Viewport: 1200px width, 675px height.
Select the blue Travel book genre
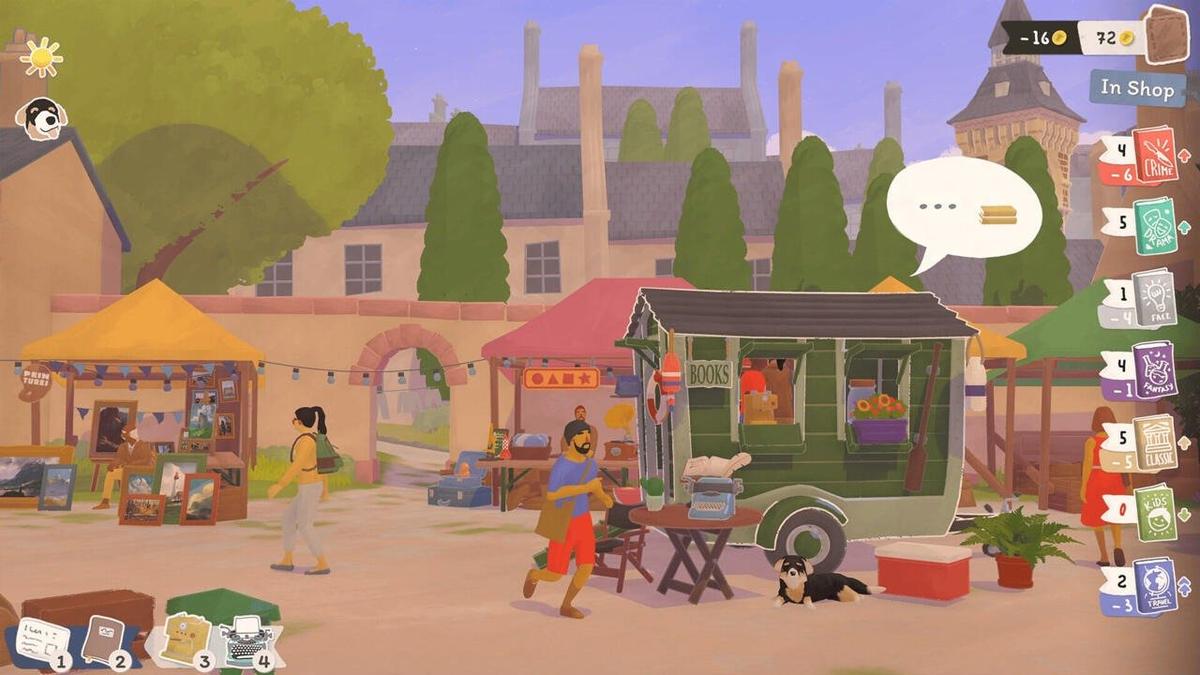(1154, 585)
